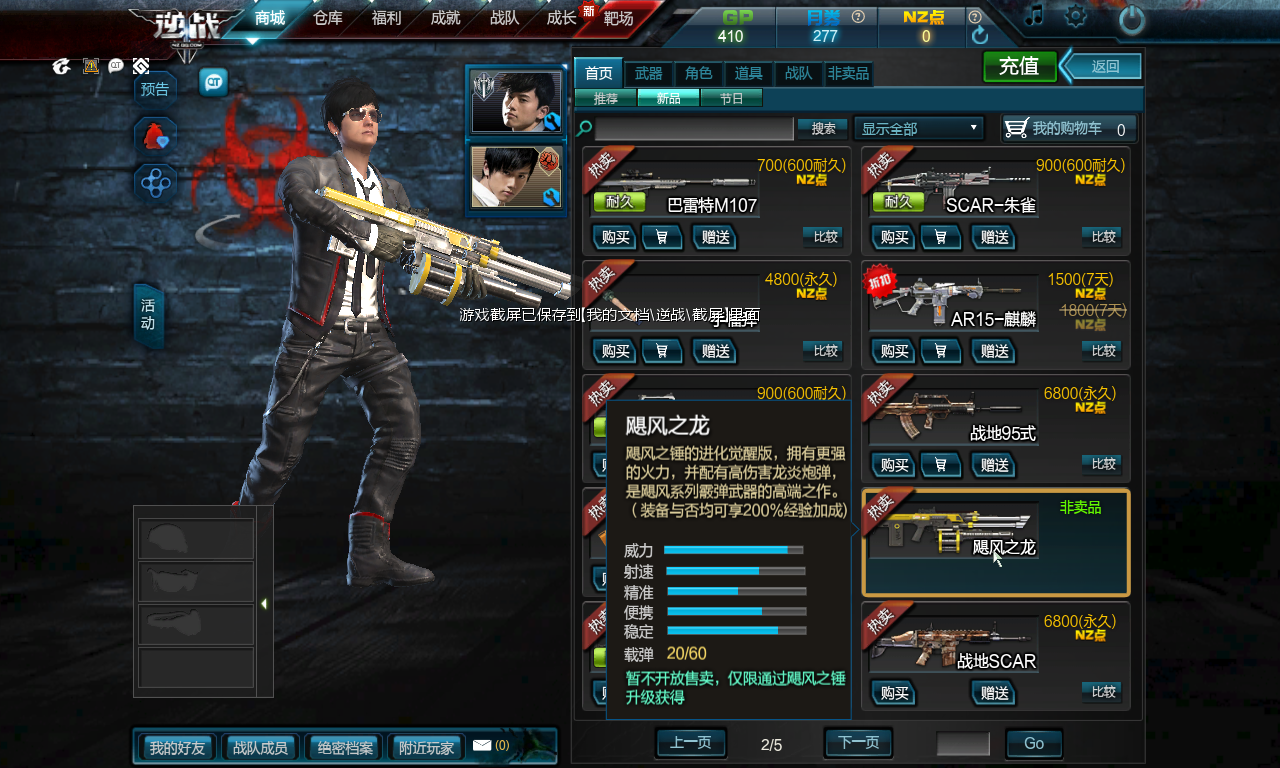Open the 我的好友 friends list

tap(177, 747)
